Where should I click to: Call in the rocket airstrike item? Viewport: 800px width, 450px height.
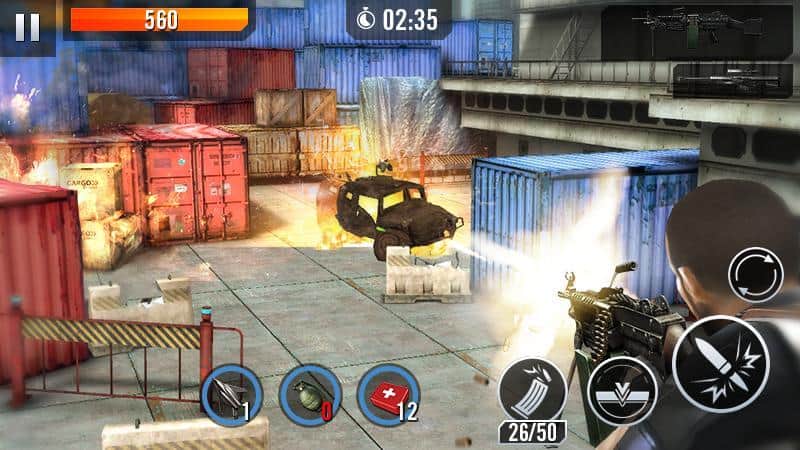click(x=230, y=394)
